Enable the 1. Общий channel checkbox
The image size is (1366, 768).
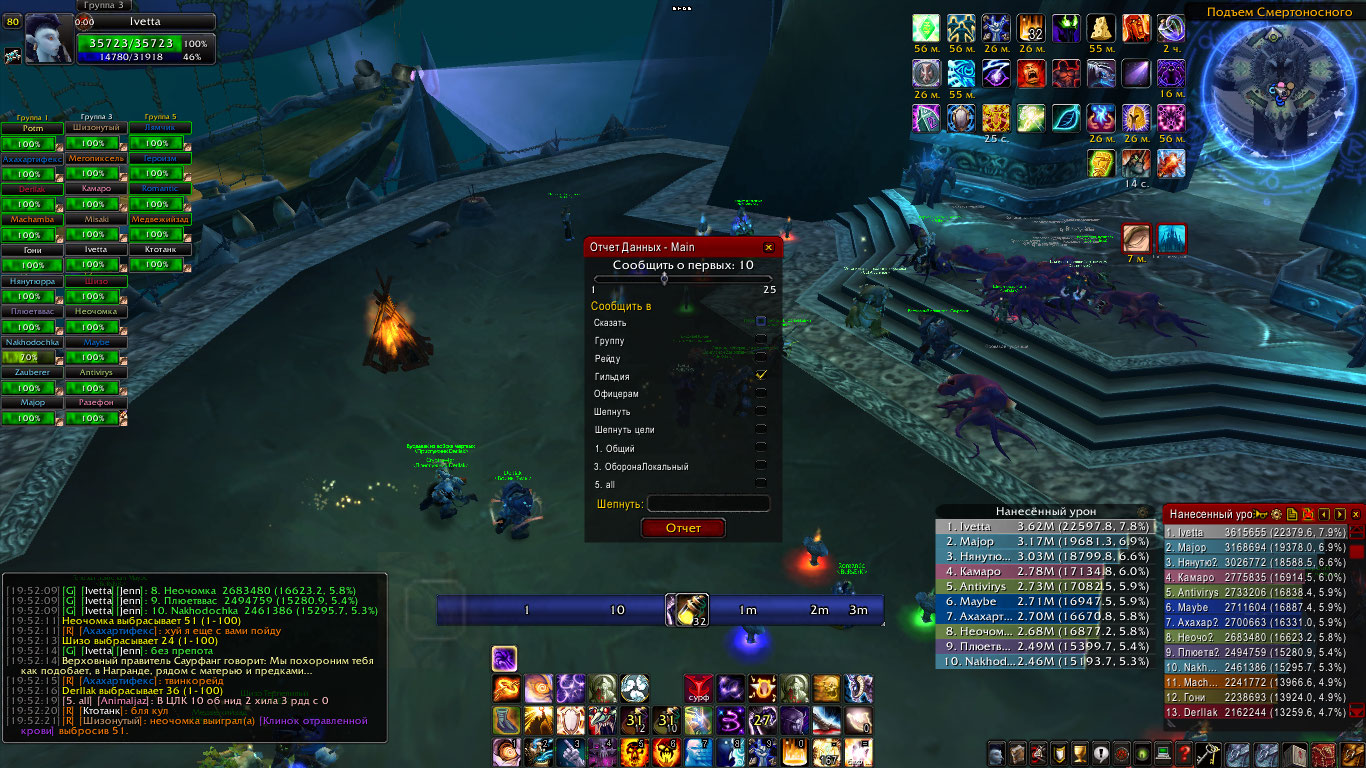(761, 447)
